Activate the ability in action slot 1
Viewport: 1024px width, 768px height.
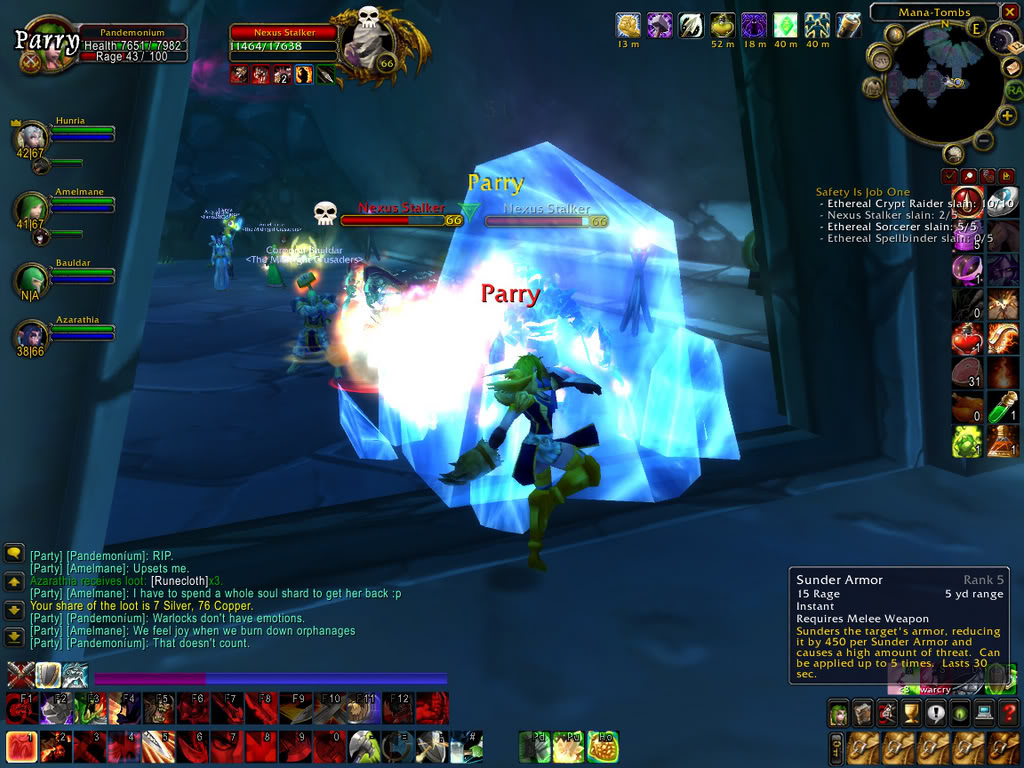[21, 746]
